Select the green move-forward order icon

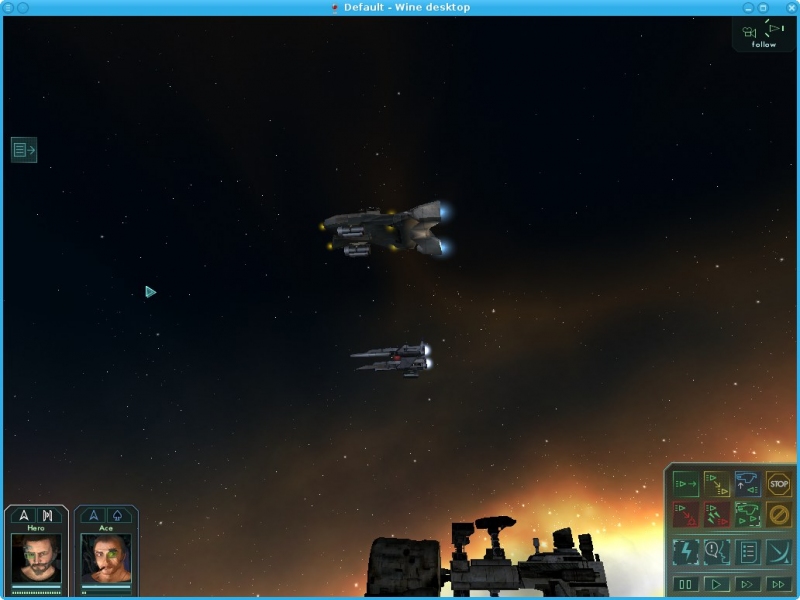685,484
